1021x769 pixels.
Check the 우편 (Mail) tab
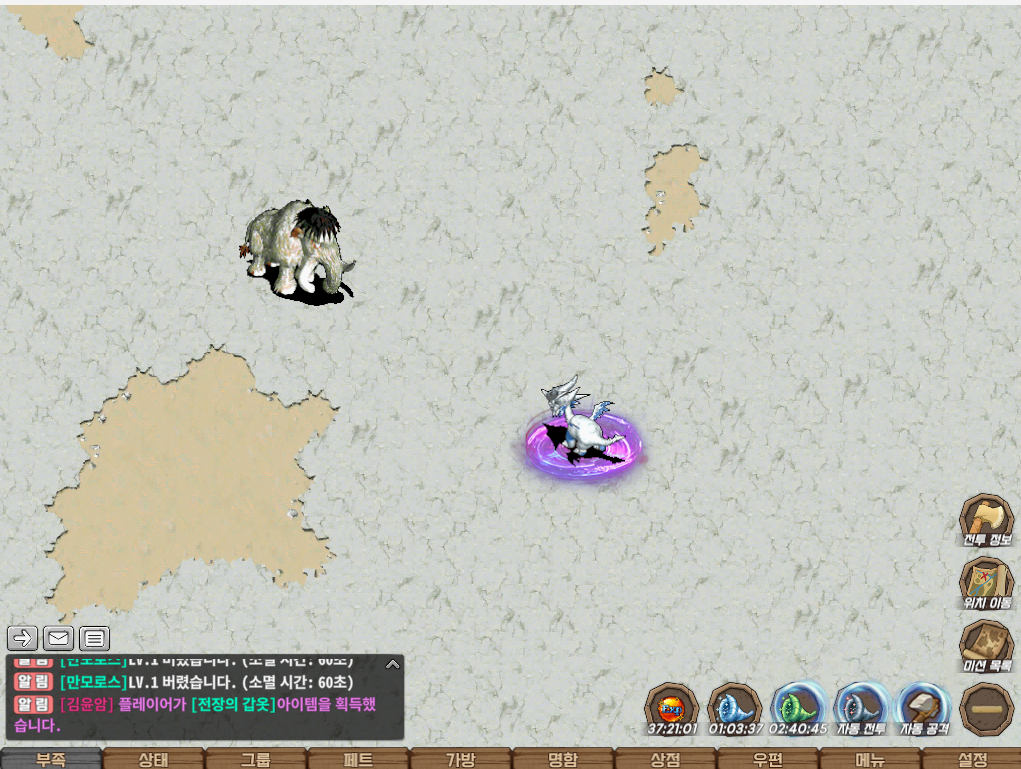(x=766, y=759)
